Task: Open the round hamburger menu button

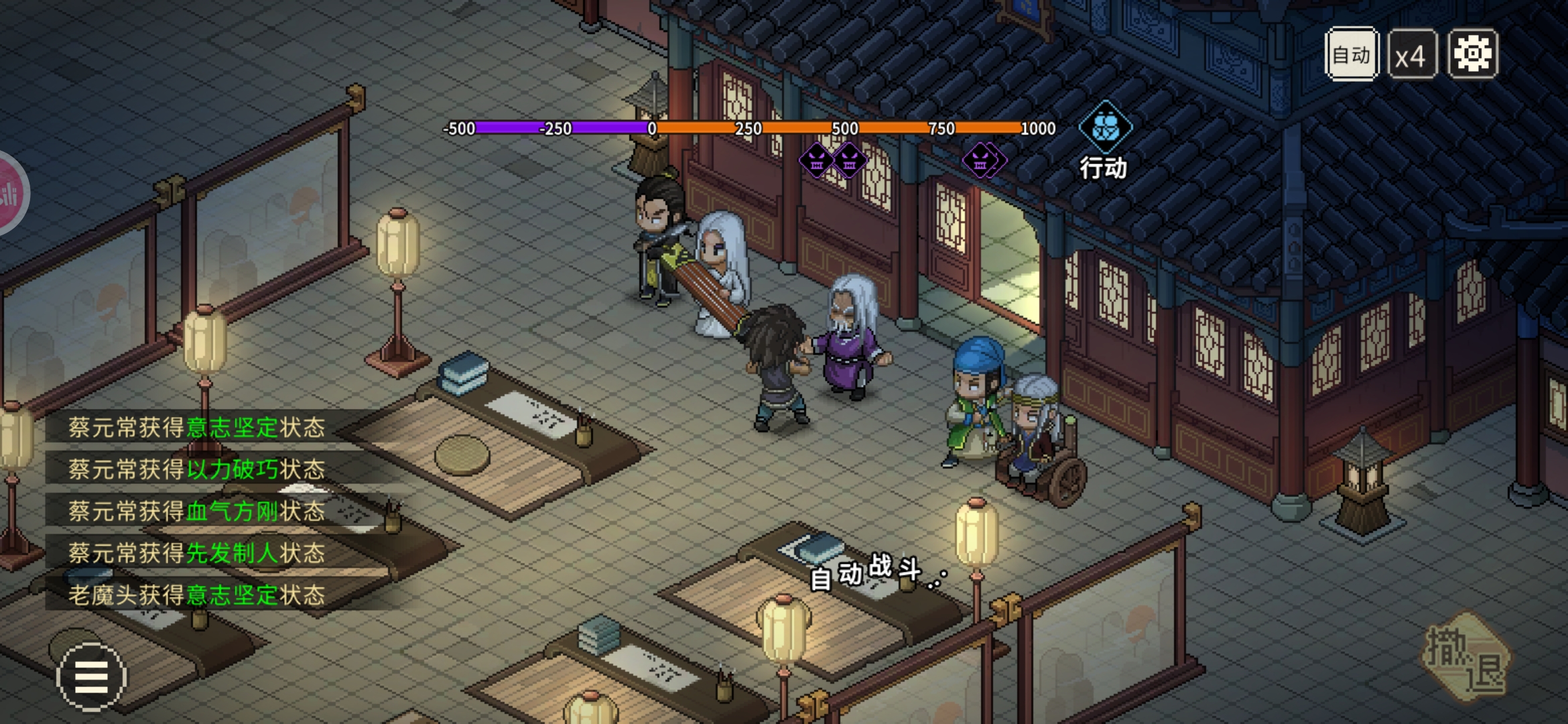Action: [x=91, y=676]
